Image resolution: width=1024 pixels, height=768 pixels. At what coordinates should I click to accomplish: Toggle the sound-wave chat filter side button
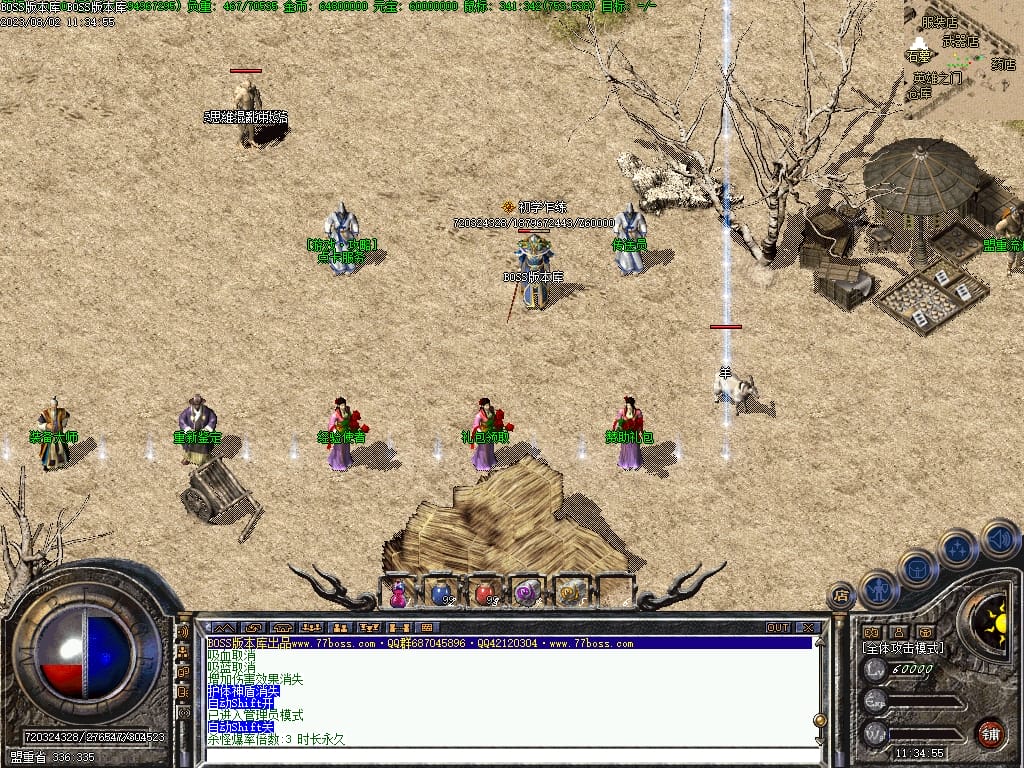point(183,632)
